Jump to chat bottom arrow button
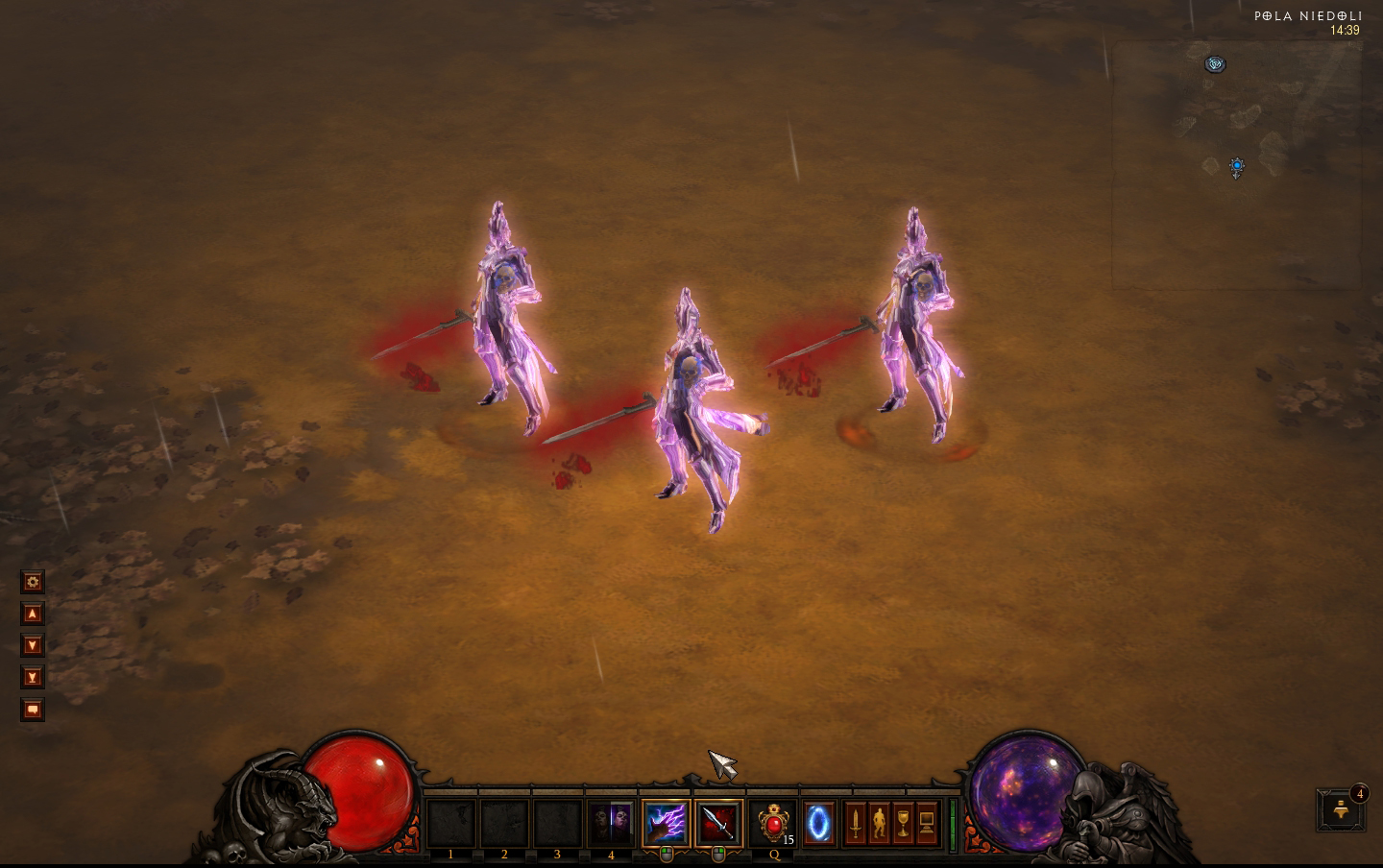 click(33, 677)
